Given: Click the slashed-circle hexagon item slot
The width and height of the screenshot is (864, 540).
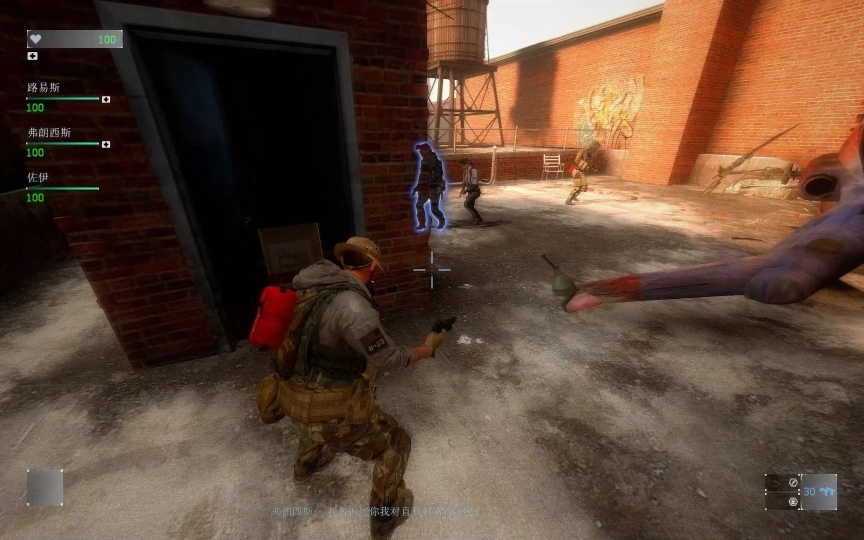Looking at the screenshot, I should 792,484.
